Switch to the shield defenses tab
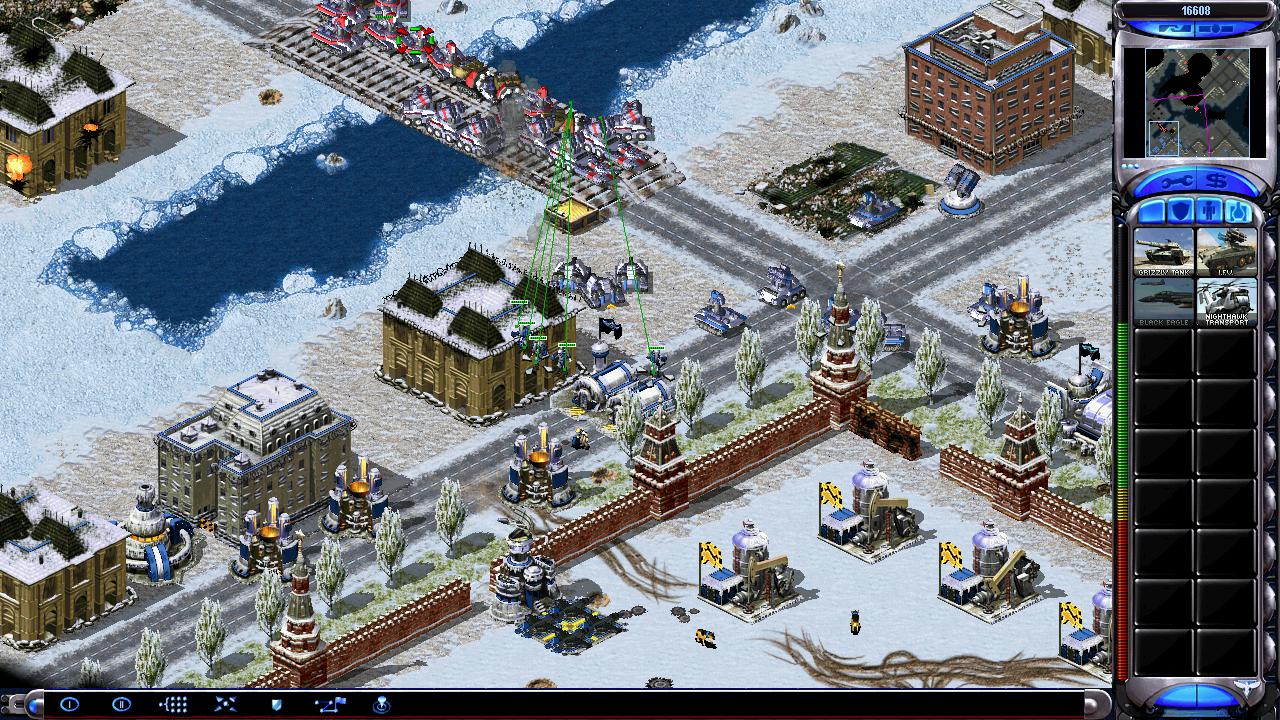This screenshot has height=720, width=1280. pos(1181,212)
